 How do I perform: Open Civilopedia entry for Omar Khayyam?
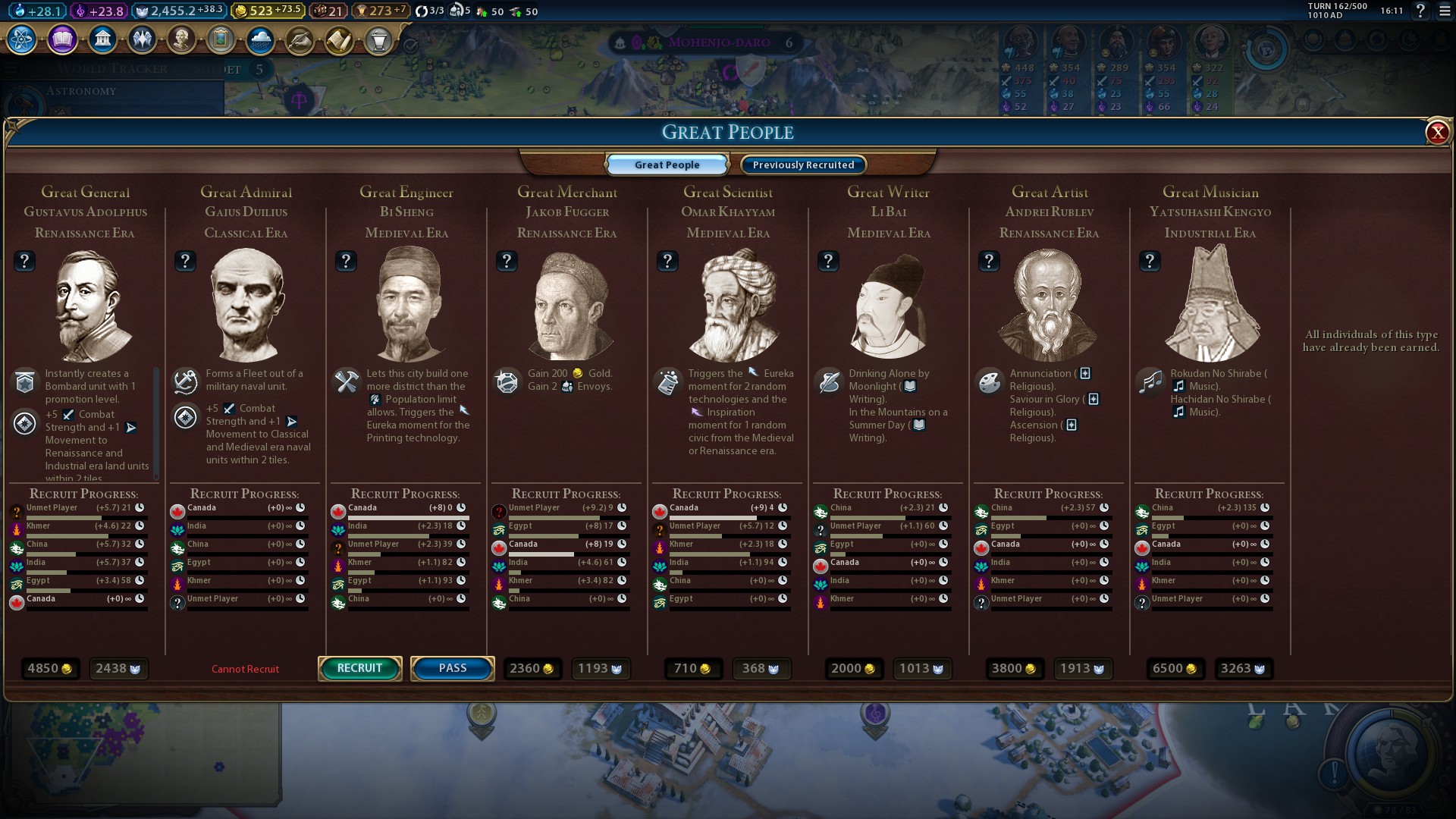[x=667, y=261]
